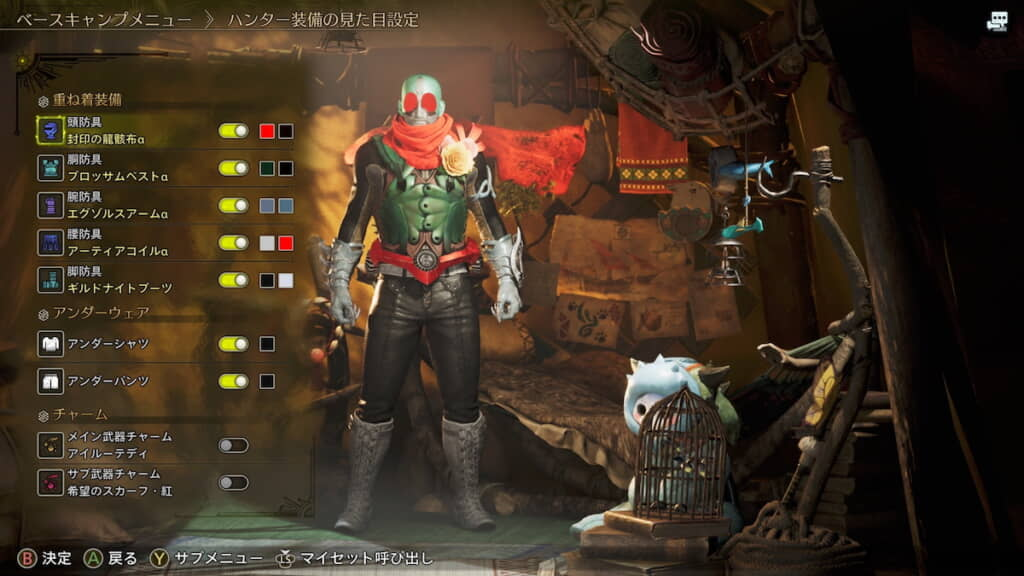The image size is (1024, 576).
Task: Select the chest armor row ブロッサムベストα
Action: point(120,168)
